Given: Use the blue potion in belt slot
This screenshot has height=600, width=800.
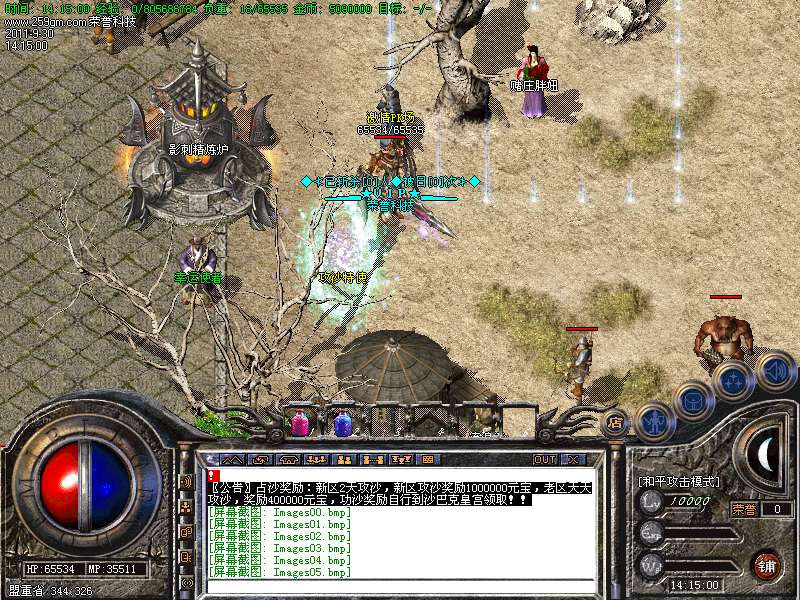Looking at the screenshot, I should coord(341,422).
